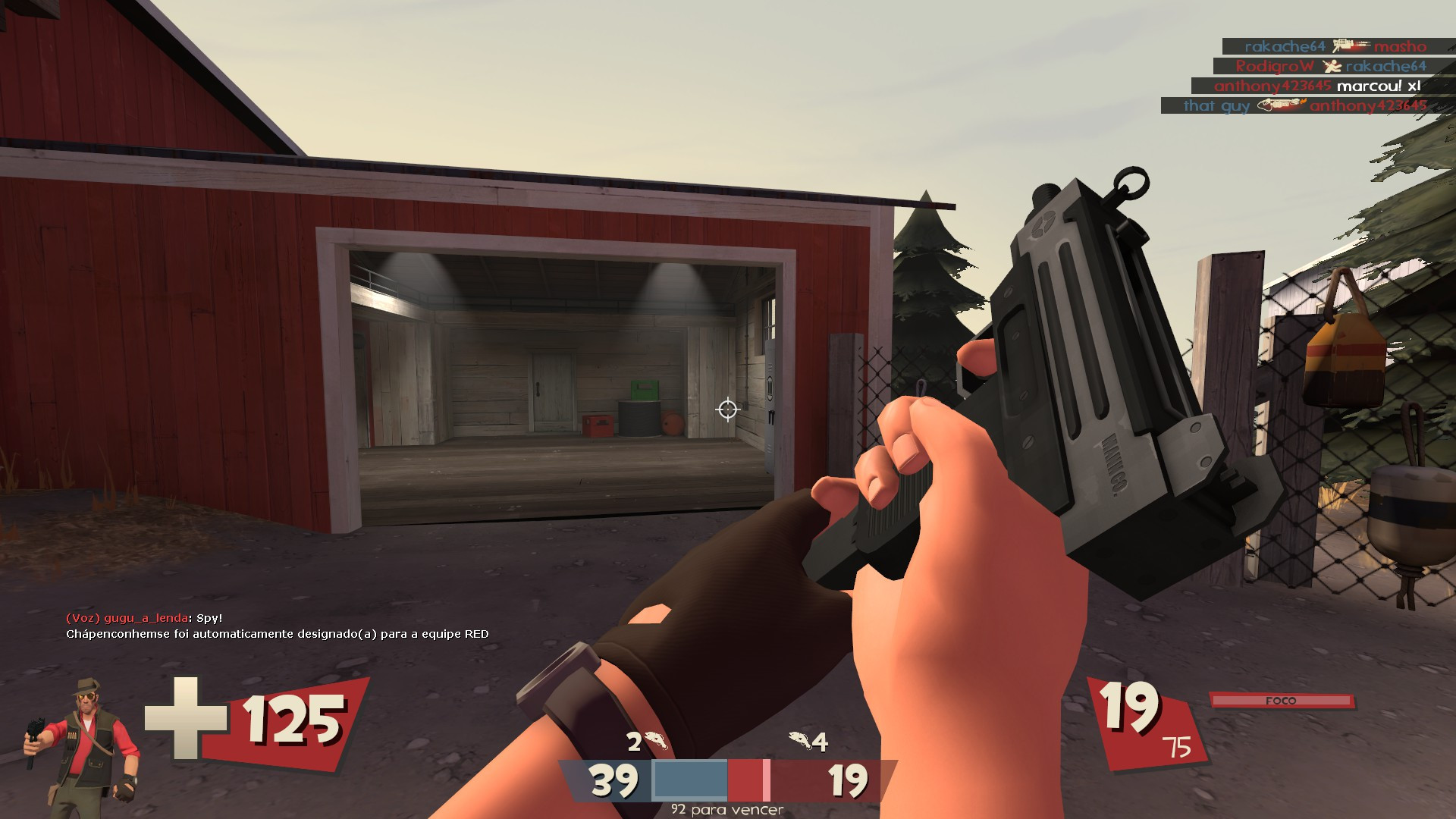Viewport: 1456px width, 819px height.
Task: Click the anthony423645 name in the bottom kill feed row
Action: (x=1370, y=106)
